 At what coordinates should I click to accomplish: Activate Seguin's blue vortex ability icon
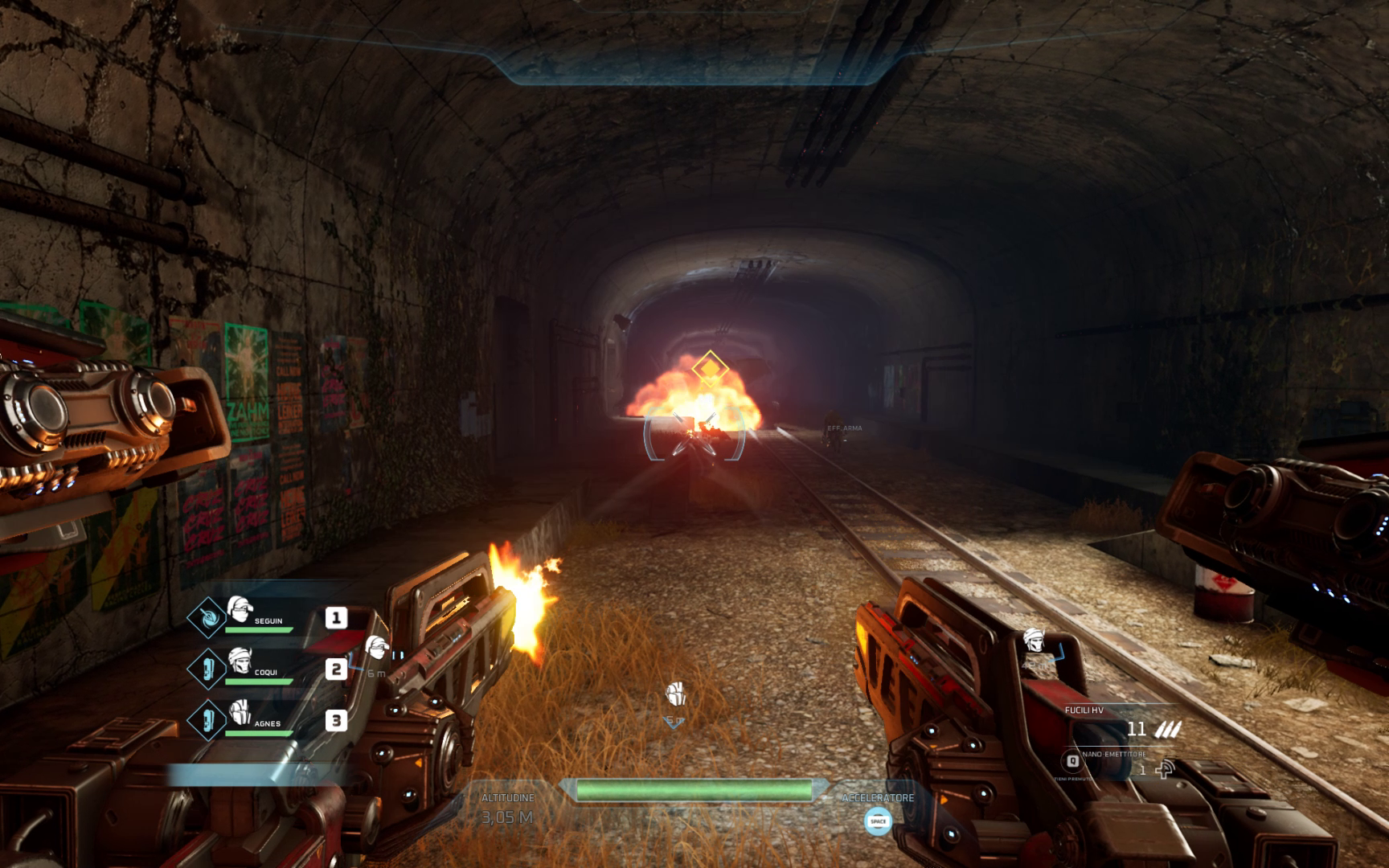(x=207, y=616)
